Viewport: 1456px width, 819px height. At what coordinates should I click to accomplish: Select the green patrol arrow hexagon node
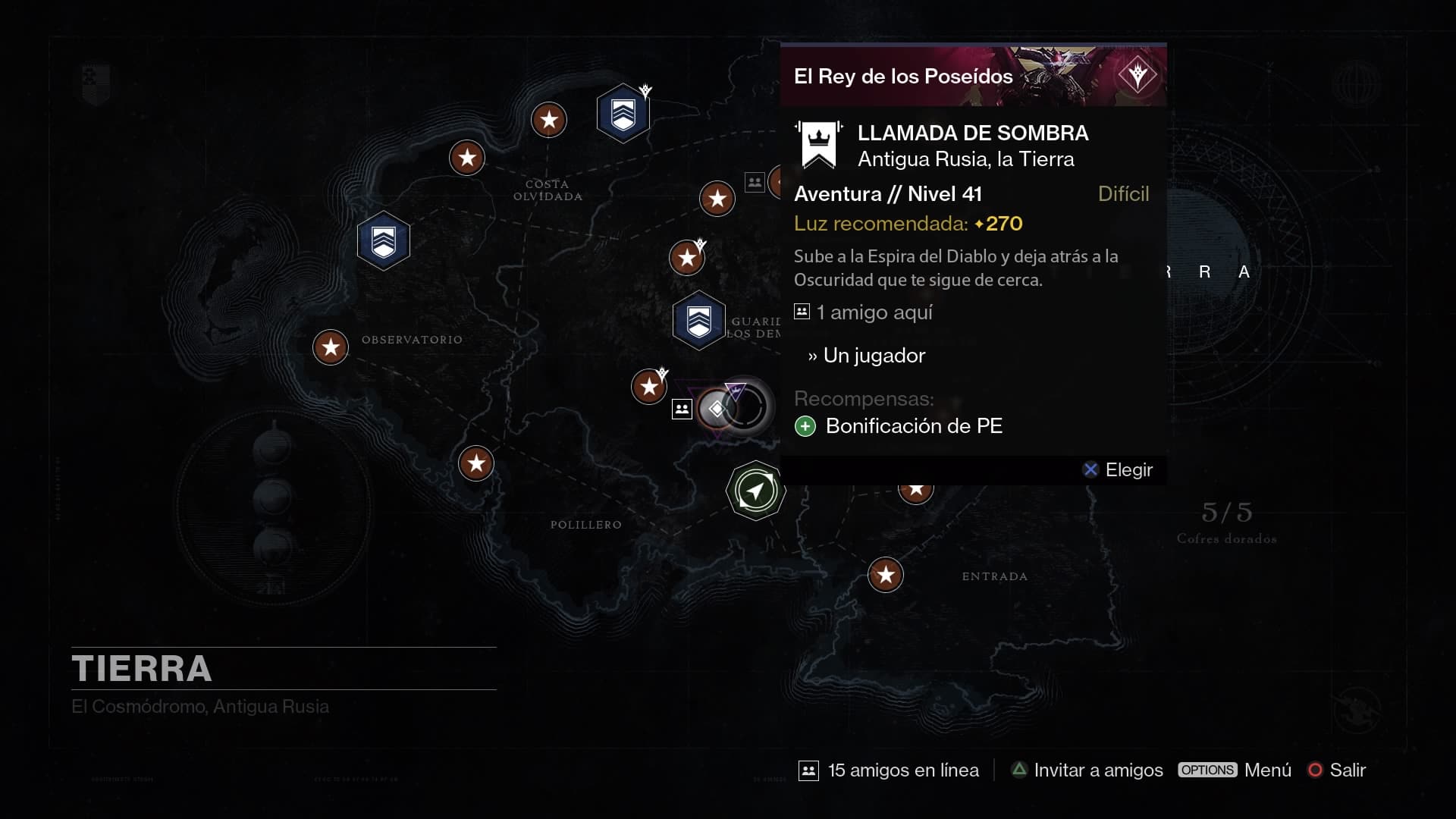755,491
